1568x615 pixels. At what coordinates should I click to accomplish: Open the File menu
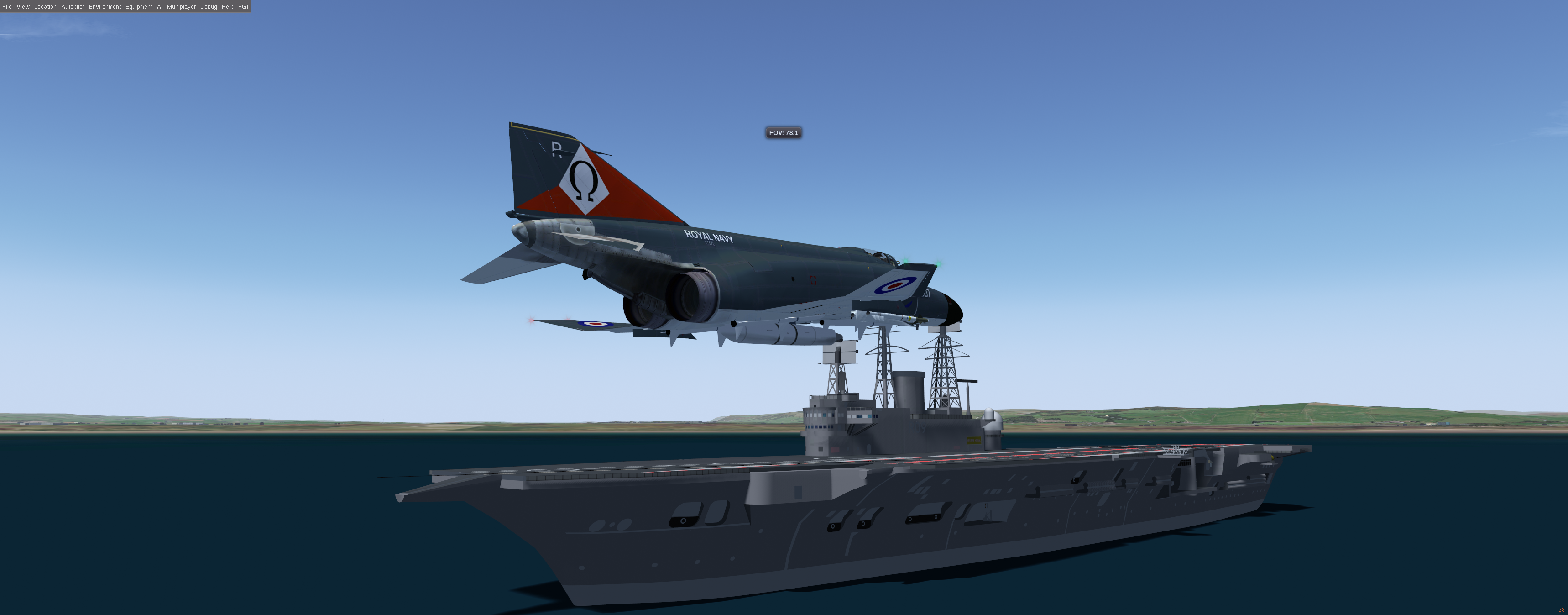7,7
